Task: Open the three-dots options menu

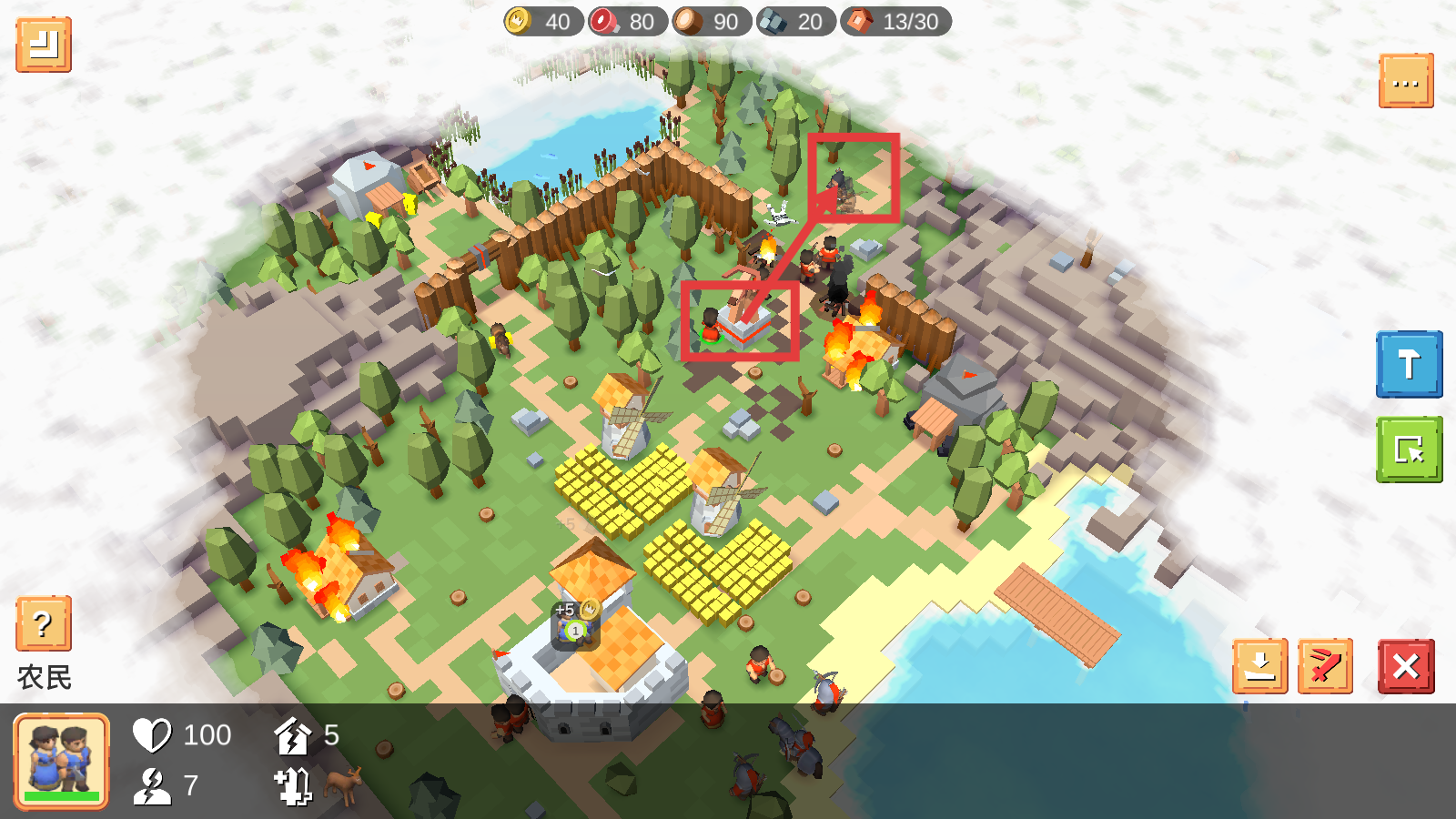Action: click(1406, 82)
